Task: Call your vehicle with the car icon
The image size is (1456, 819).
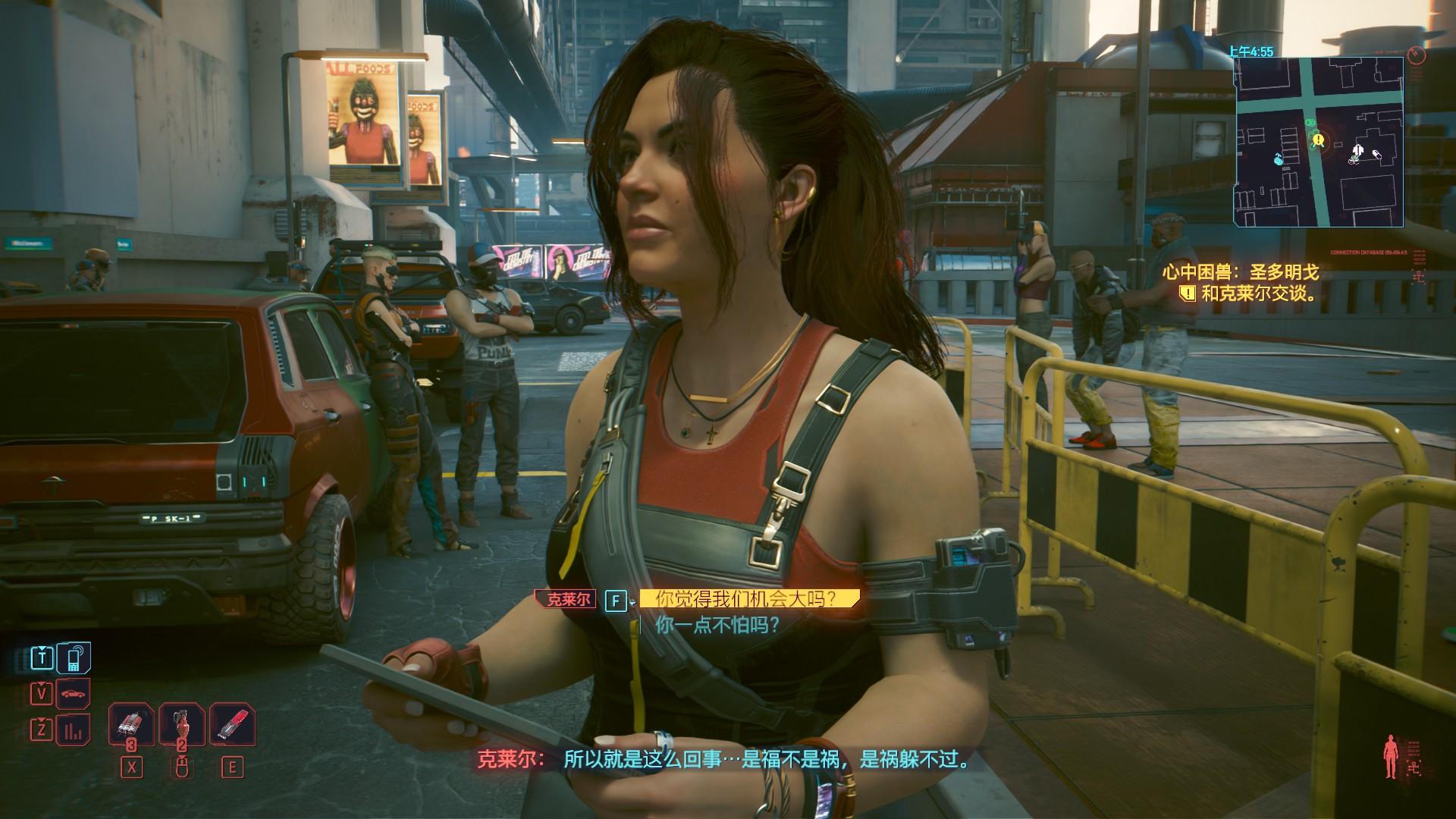Action: pyautogui.click(x=74, y=694)
